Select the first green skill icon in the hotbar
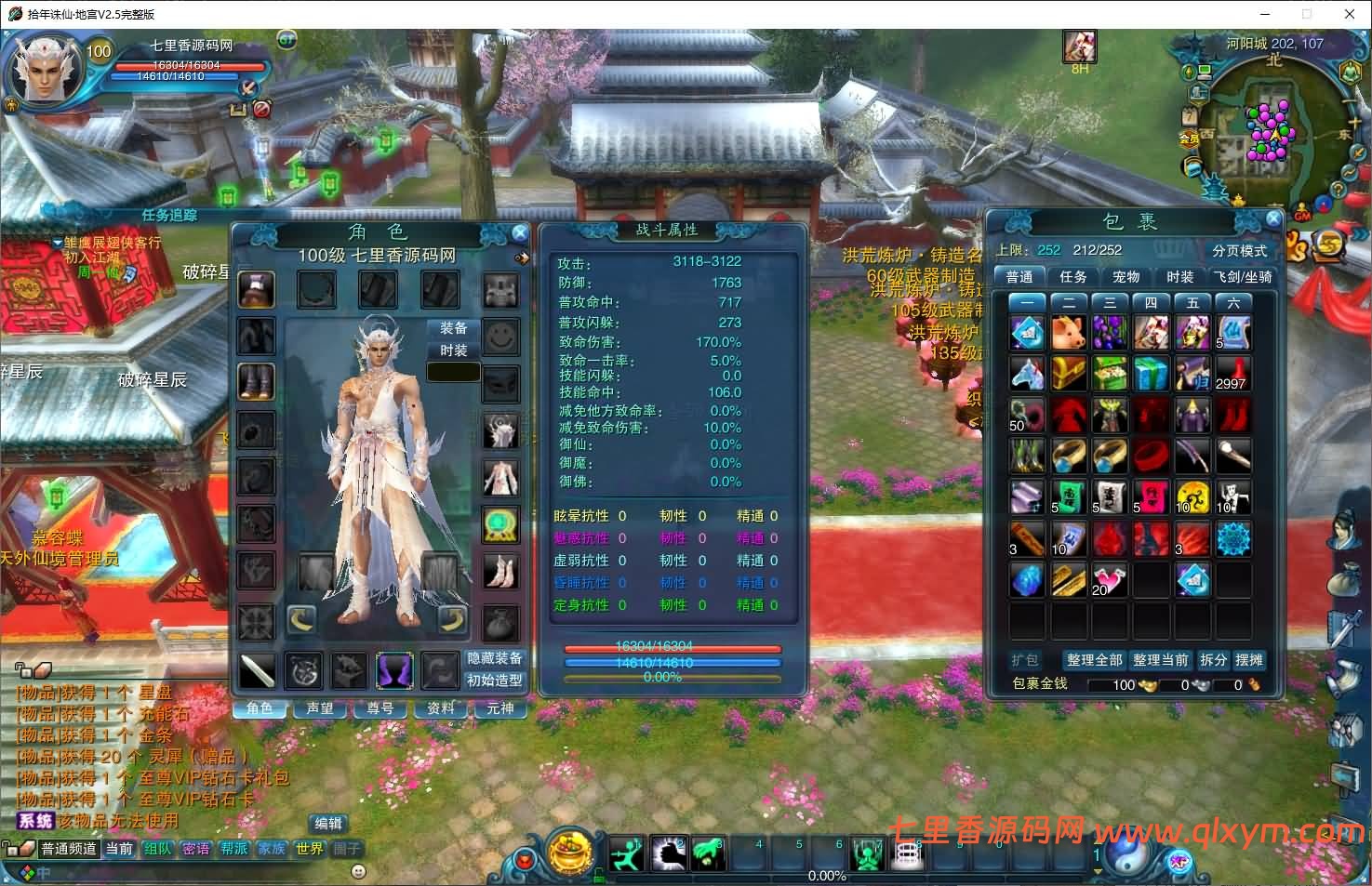Screen dimensions: 1372x886 [626, 853]
